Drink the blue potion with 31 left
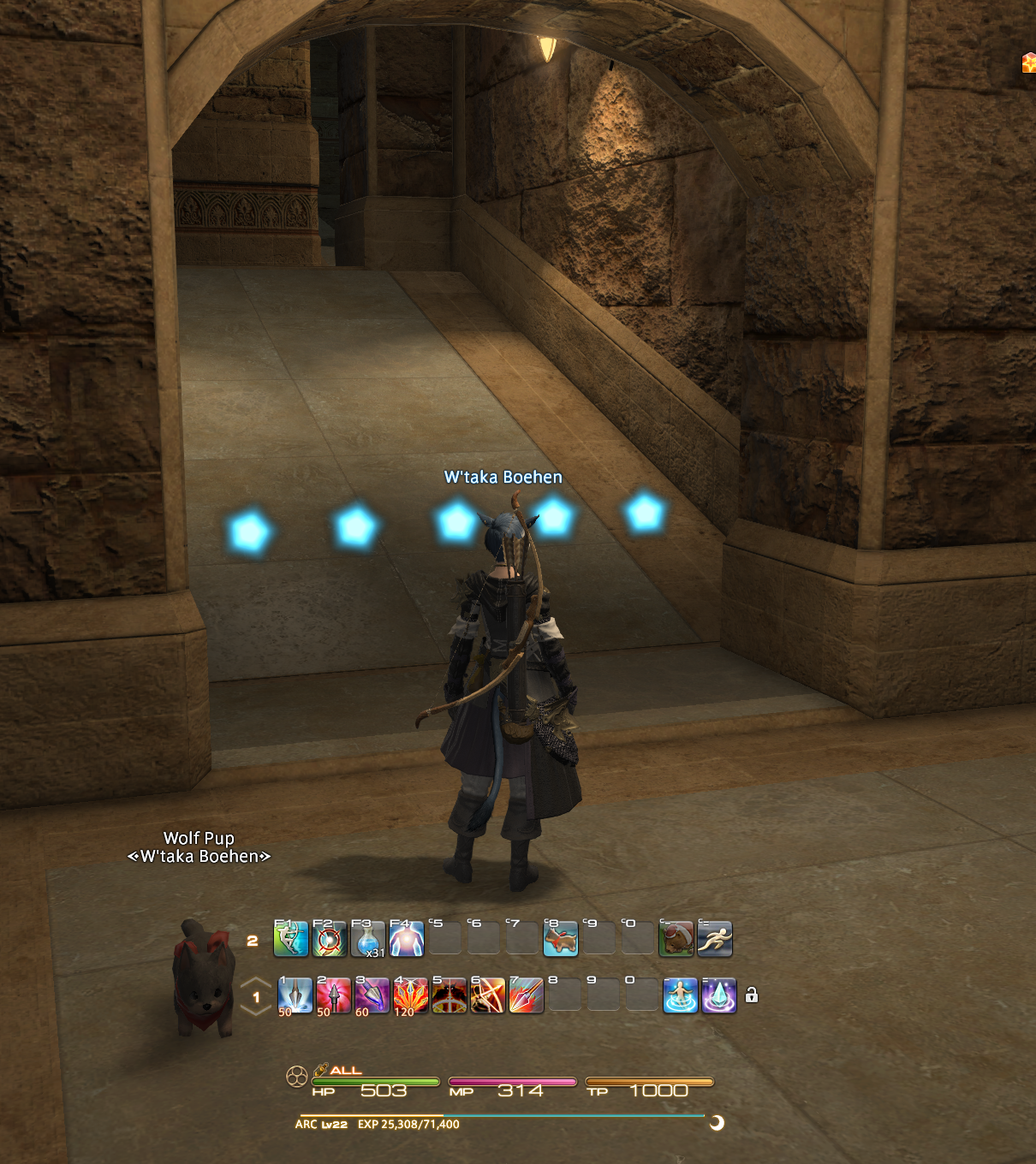 [x=368, y=939]
